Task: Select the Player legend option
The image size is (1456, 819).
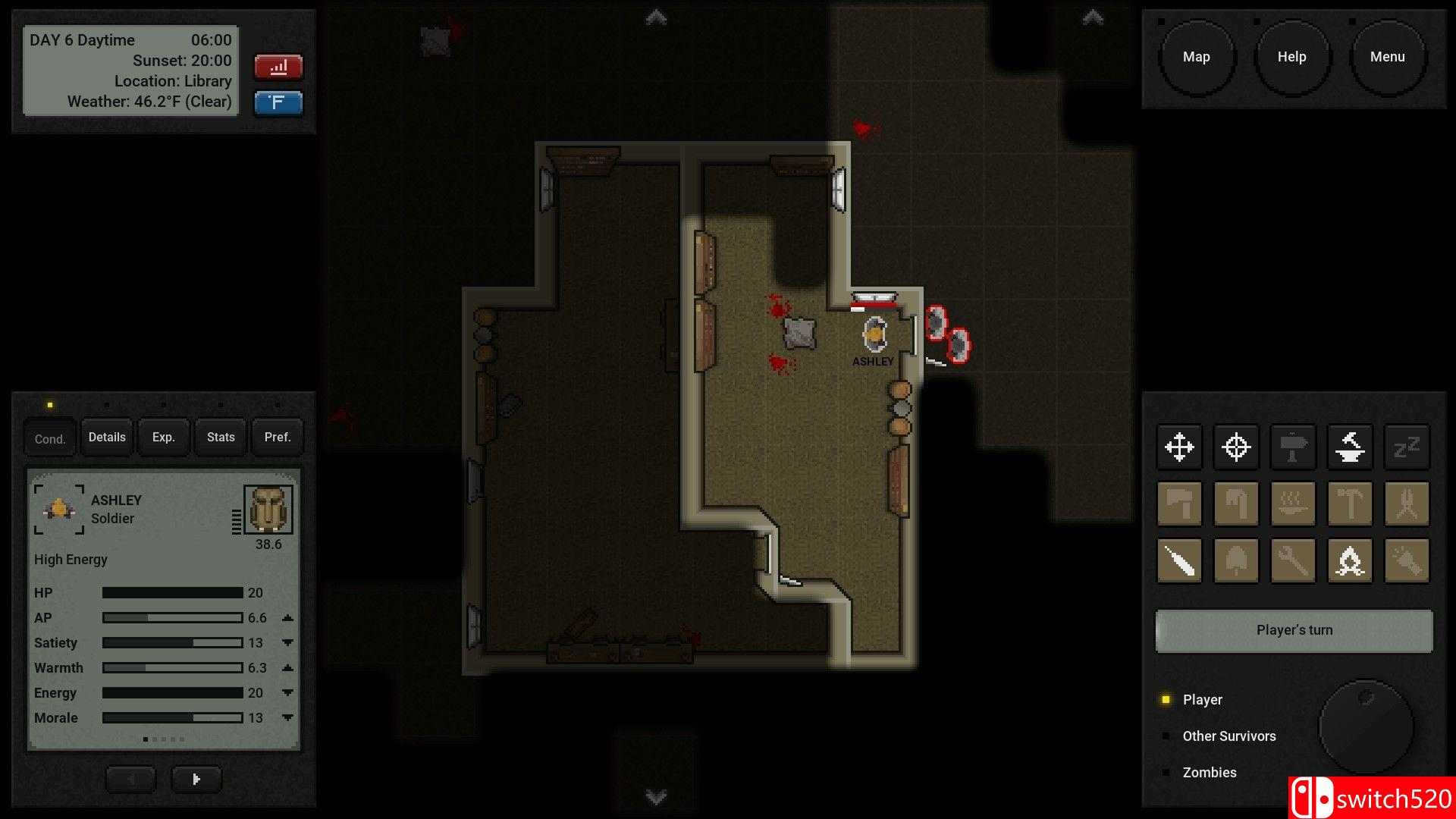Action: [1202, 699]
